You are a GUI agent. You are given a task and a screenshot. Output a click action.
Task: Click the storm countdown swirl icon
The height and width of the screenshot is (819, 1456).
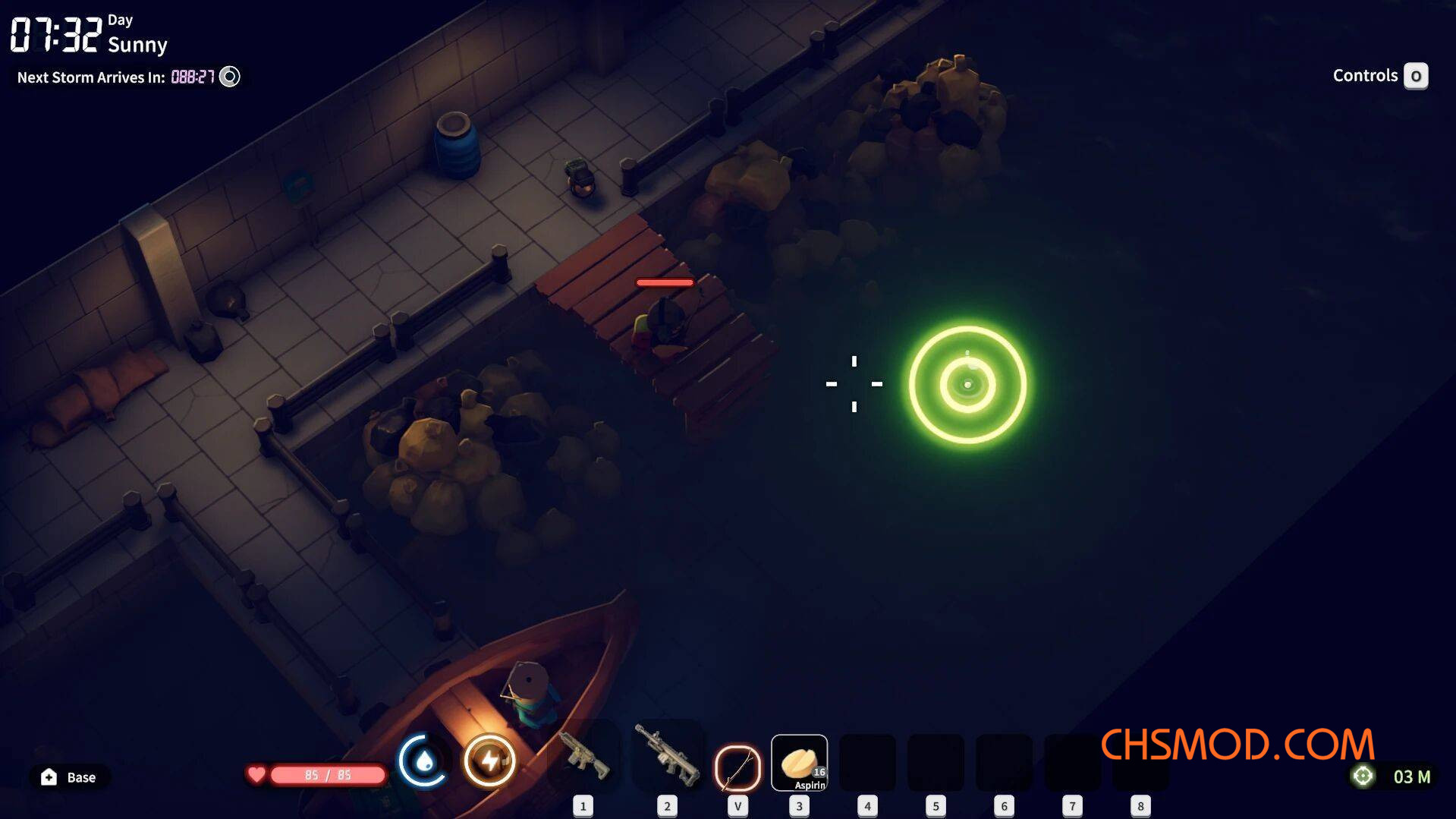[229, 77]
